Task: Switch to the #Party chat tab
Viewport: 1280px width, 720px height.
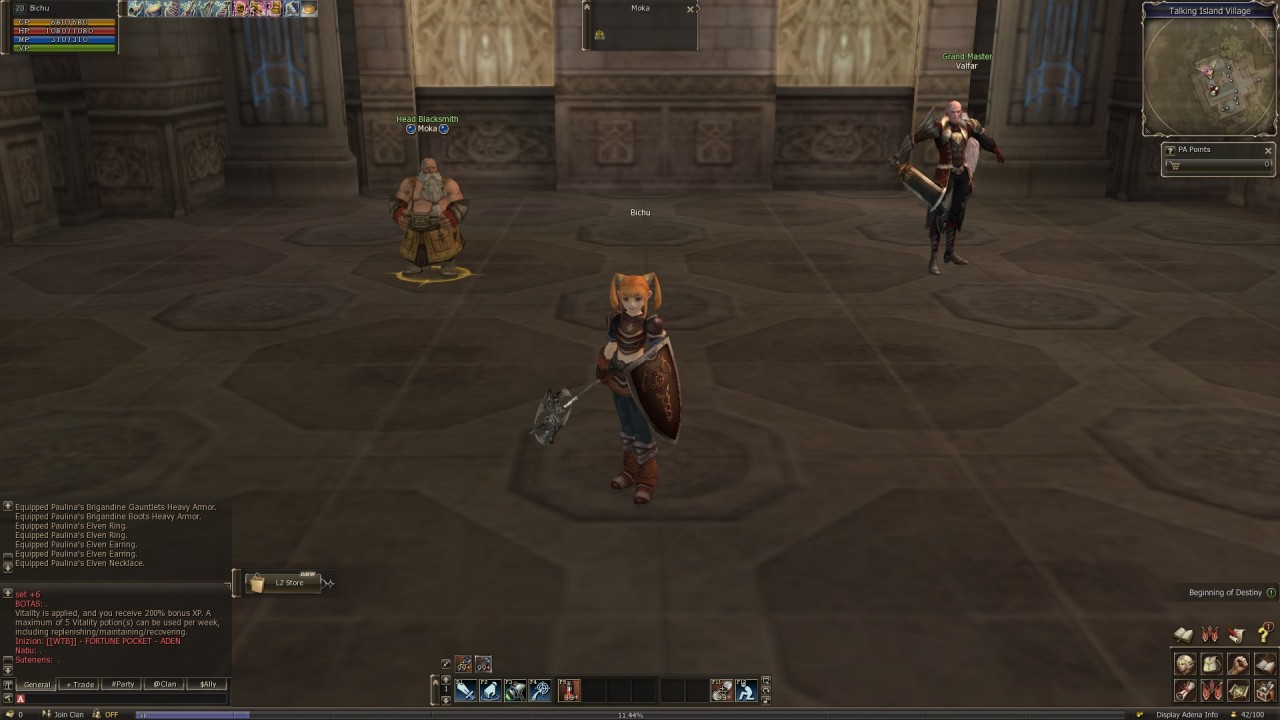Action: 123,685
